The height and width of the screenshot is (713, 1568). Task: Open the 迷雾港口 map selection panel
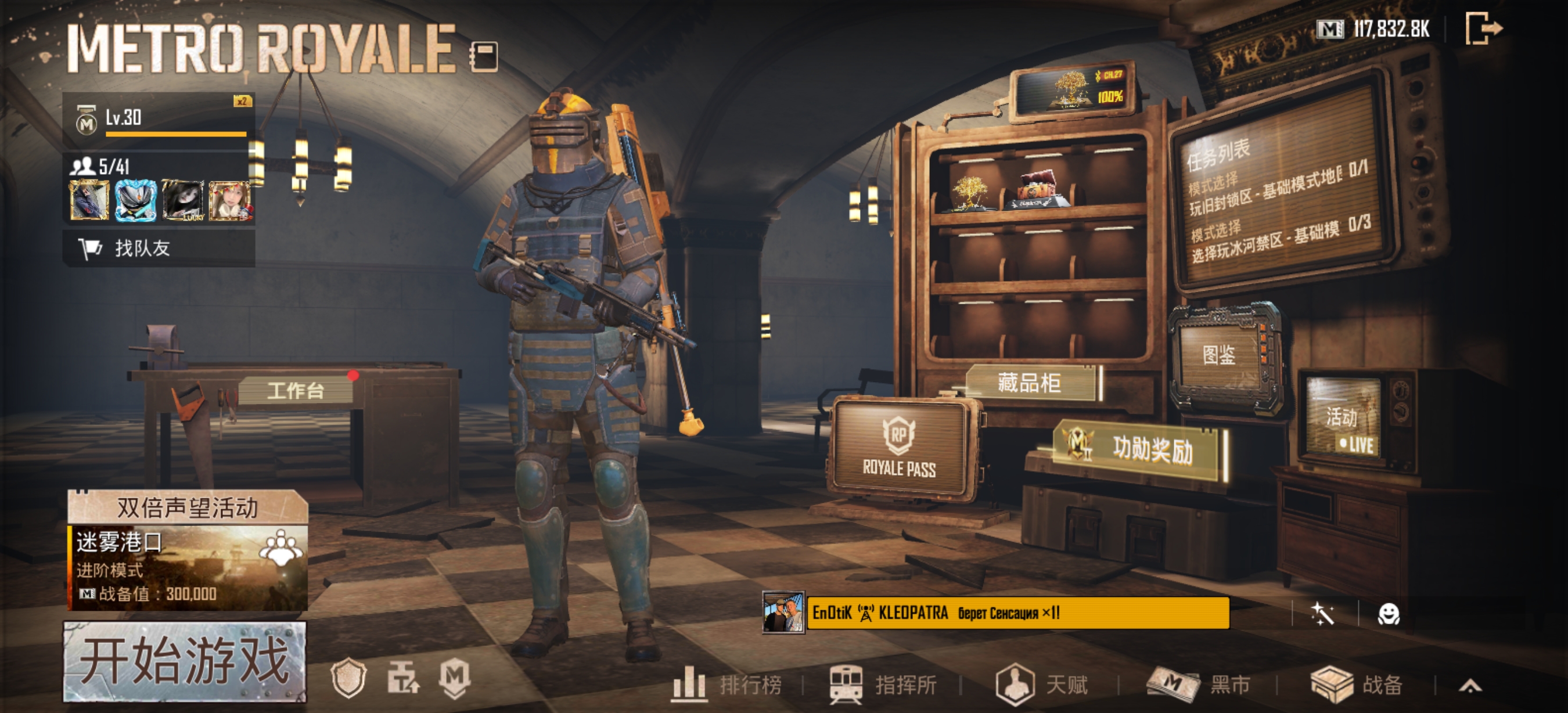[188, 567]
